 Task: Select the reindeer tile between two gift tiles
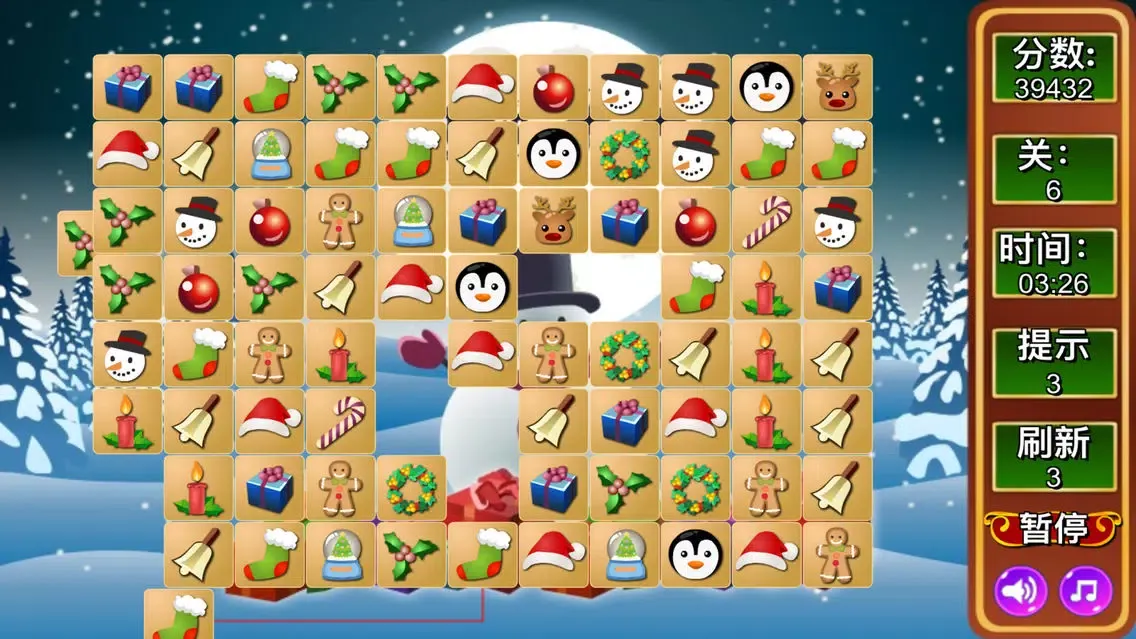tap(553, 221)
